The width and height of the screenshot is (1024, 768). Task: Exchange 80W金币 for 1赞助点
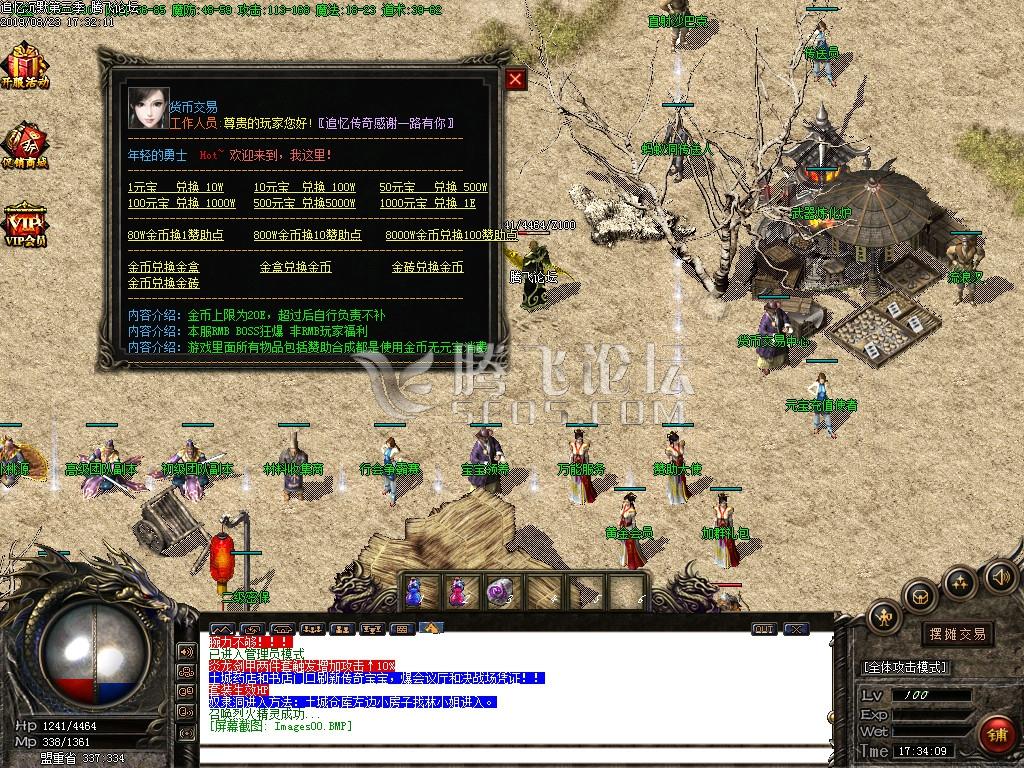175,235
